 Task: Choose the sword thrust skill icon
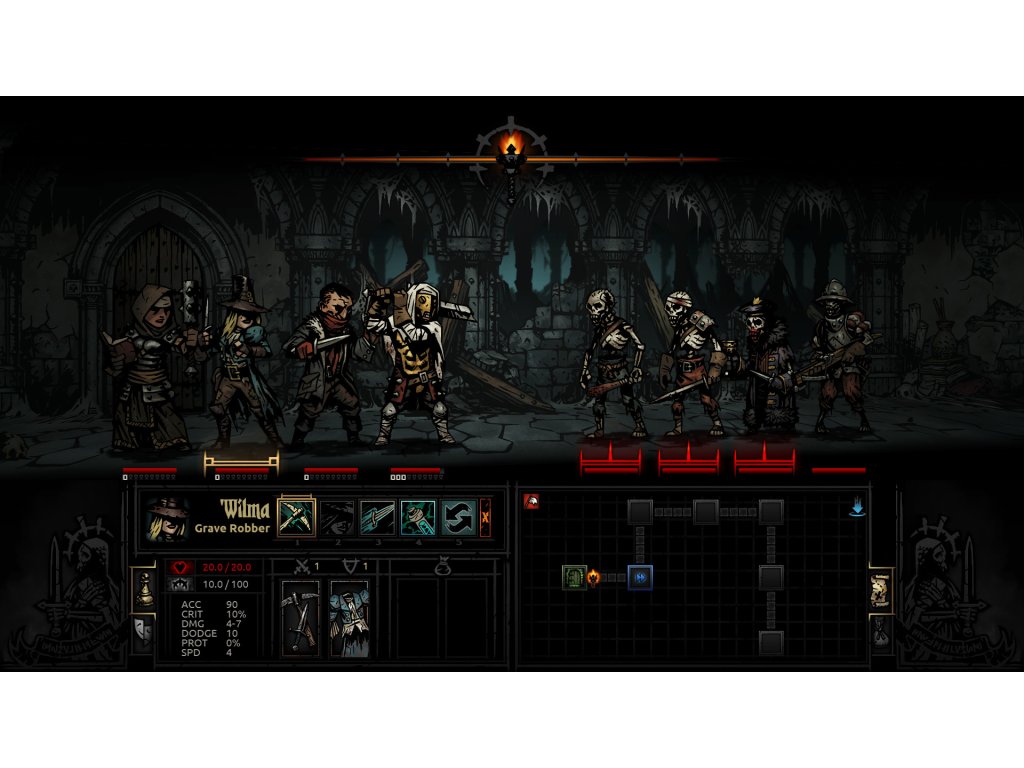[377, 517]
